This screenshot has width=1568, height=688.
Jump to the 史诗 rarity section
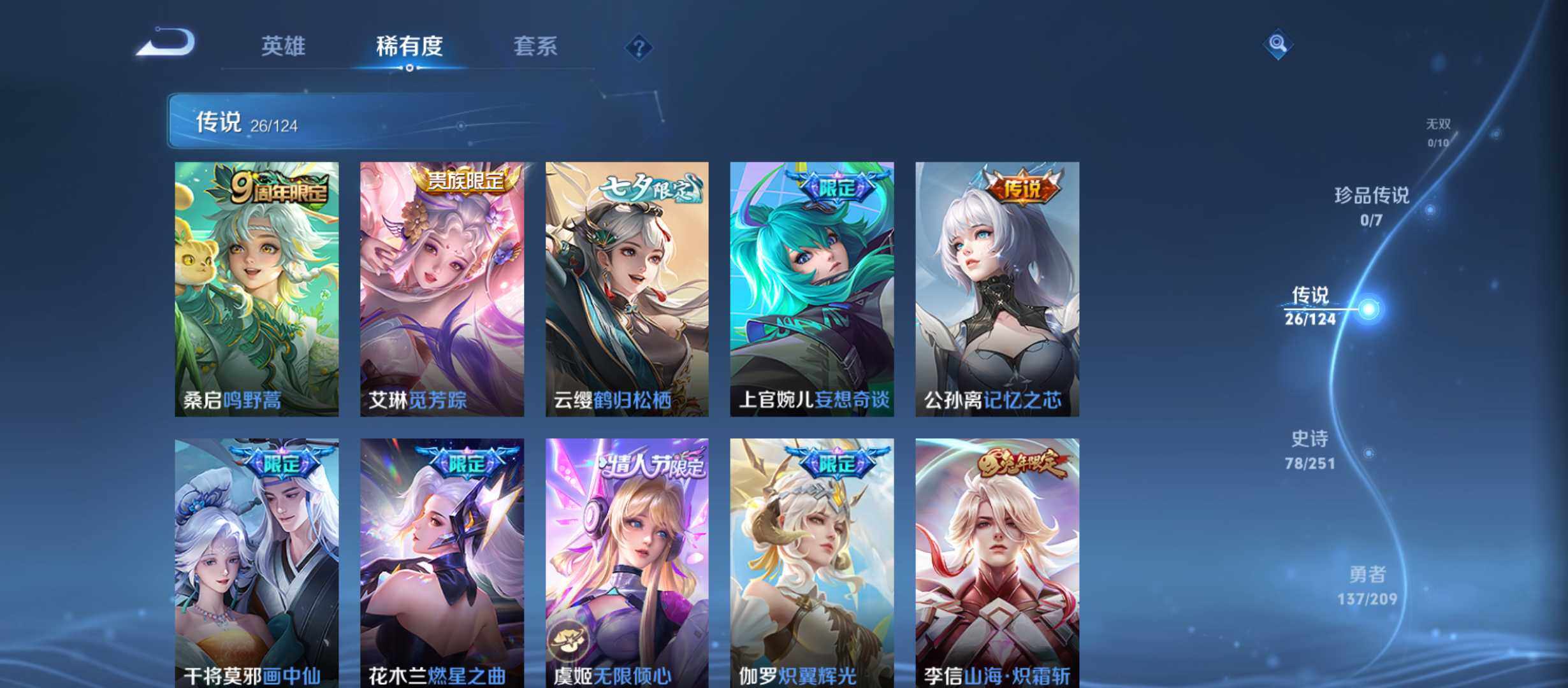tap(1310, 449)
